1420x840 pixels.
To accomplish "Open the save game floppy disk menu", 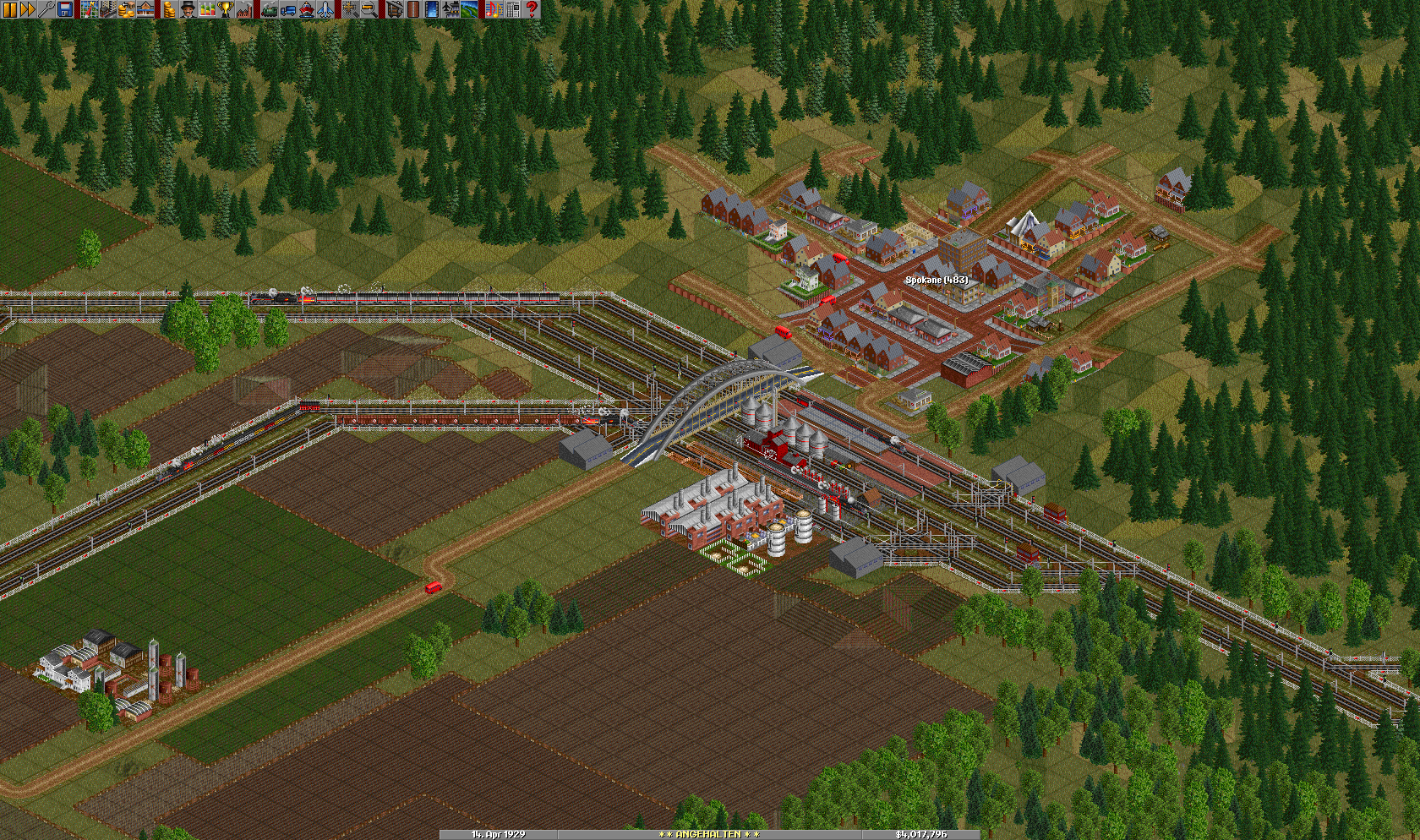I will pos(65,9).
